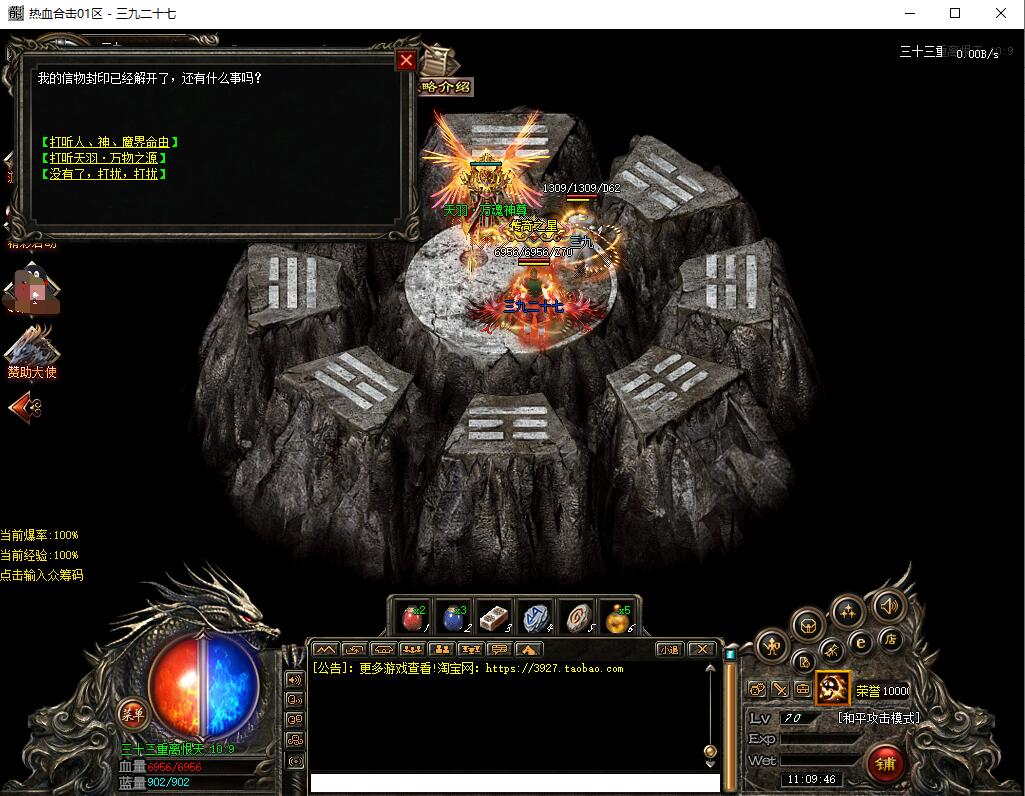Select the 打听天羽·万物之源 dialogue option
Screen dimensions: 1025x796
104,158
